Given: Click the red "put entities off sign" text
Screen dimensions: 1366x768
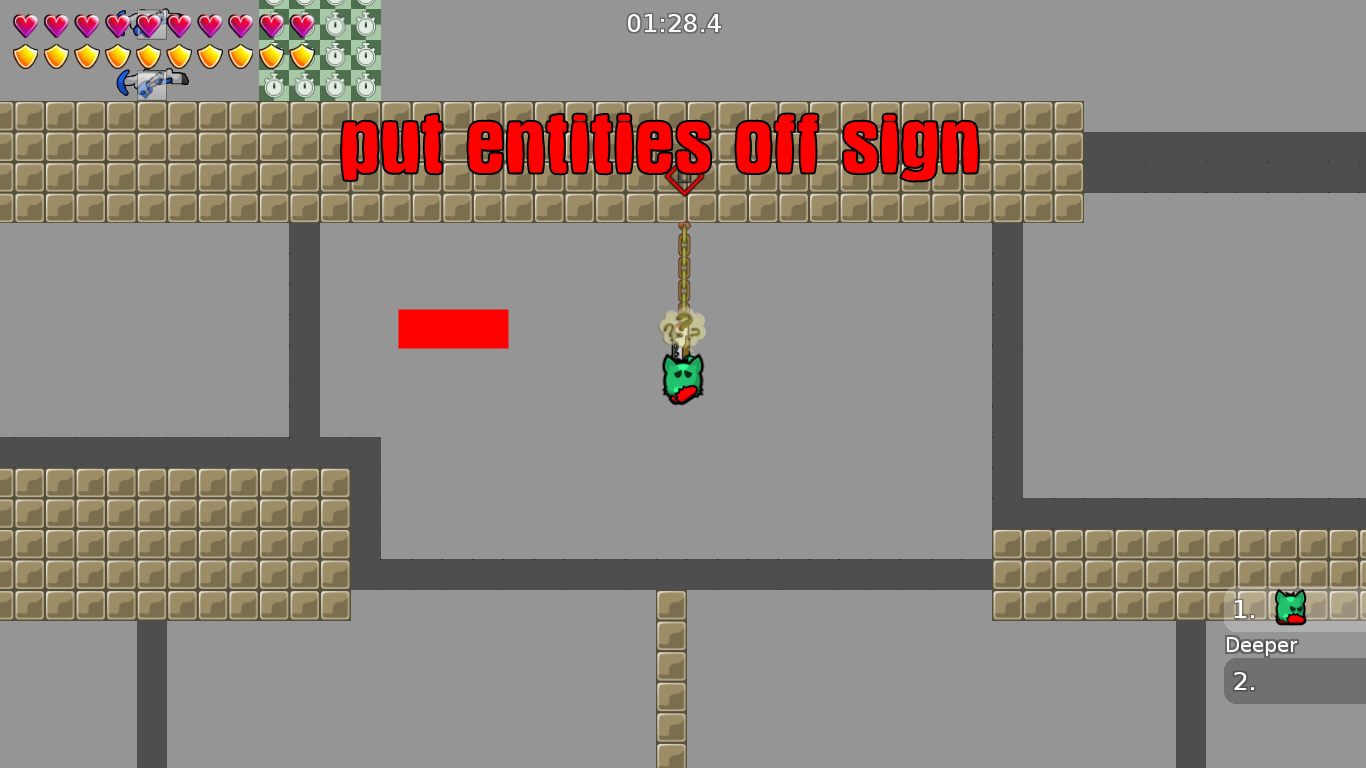Looking at the screenshot, I should (660, 145).
